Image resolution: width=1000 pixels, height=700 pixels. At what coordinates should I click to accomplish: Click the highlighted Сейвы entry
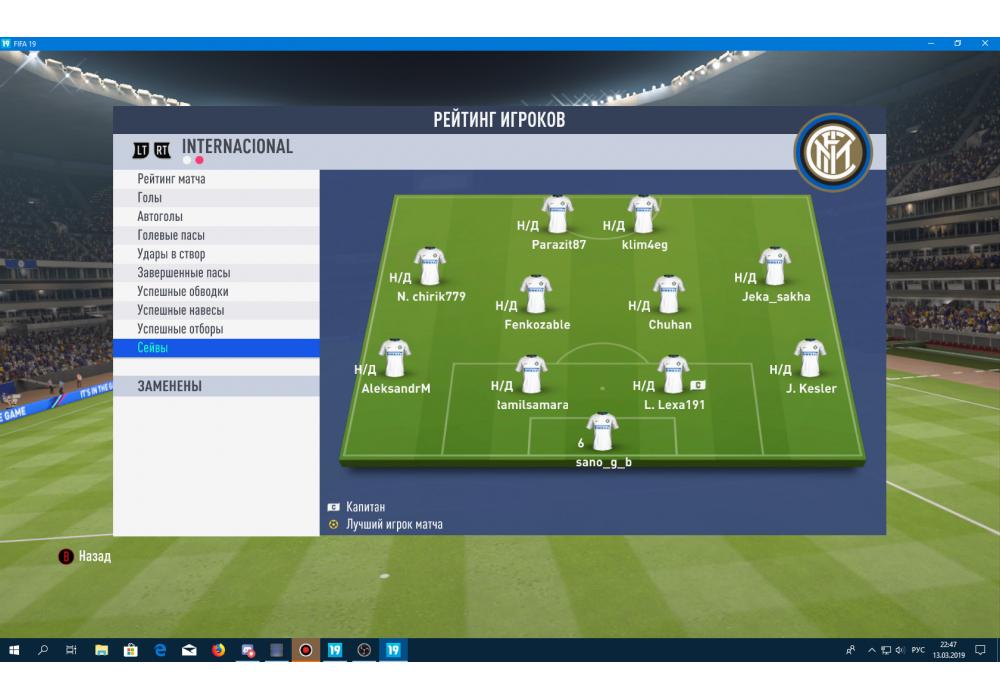click(215, 348)
